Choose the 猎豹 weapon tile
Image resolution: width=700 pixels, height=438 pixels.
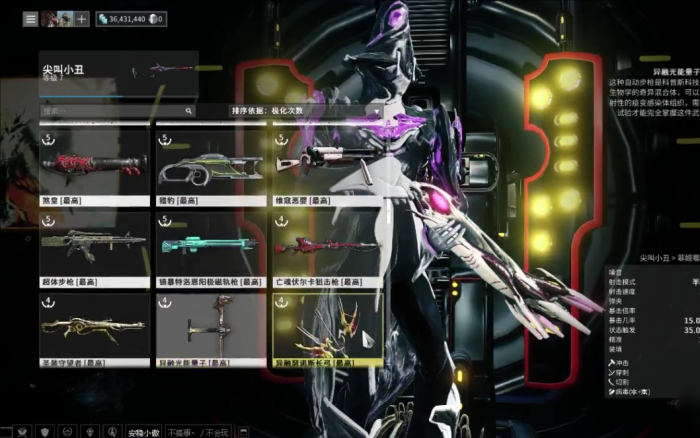click(x=211, y=166)
